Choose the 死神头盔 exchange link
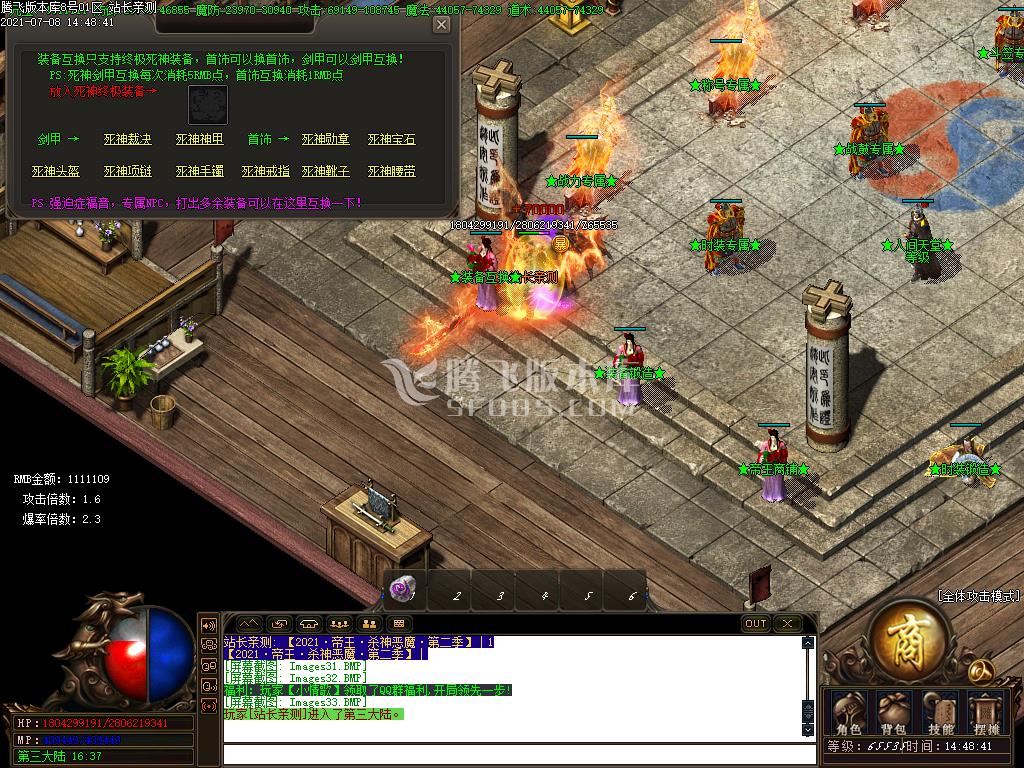1024x768 pixels. (x=56, y=172)
